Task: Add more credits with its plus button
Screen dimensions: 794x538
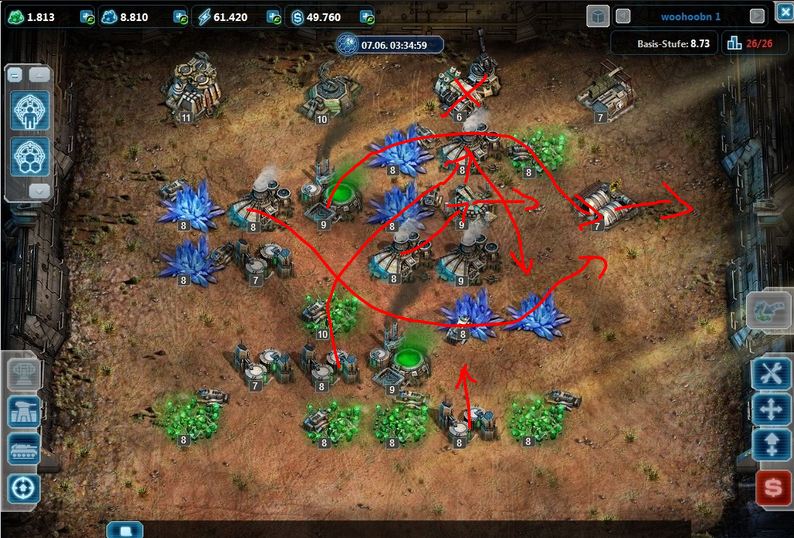Action: pyautogui.click(x=366, y=17)
